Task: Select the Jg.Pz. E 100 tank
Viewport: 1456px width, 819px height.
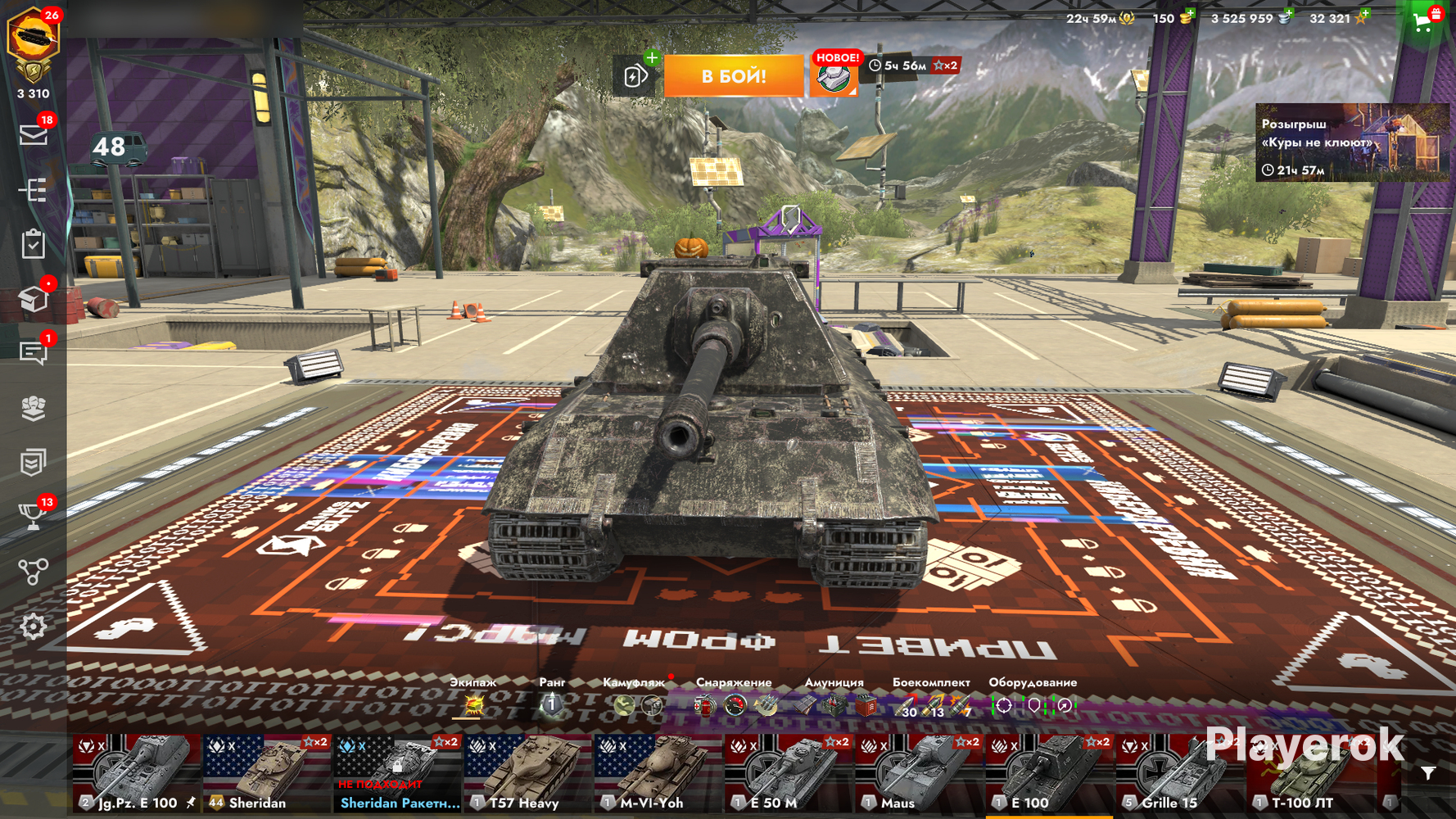Action: pyautogui.click(x=137, y=773)
